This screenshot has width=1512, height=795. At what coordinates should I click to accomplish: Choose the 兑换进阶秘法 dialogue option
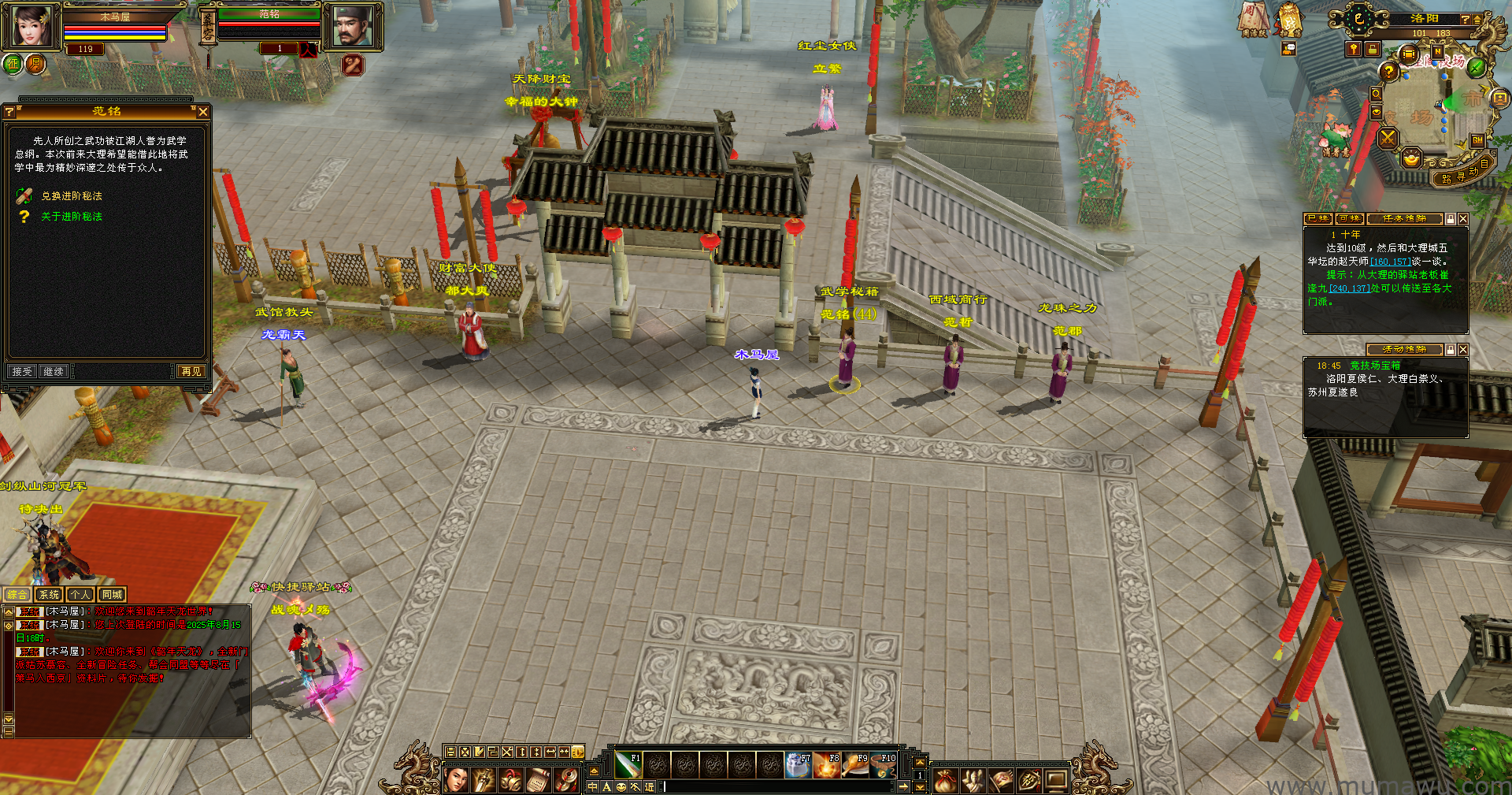(x=71, y=196)
